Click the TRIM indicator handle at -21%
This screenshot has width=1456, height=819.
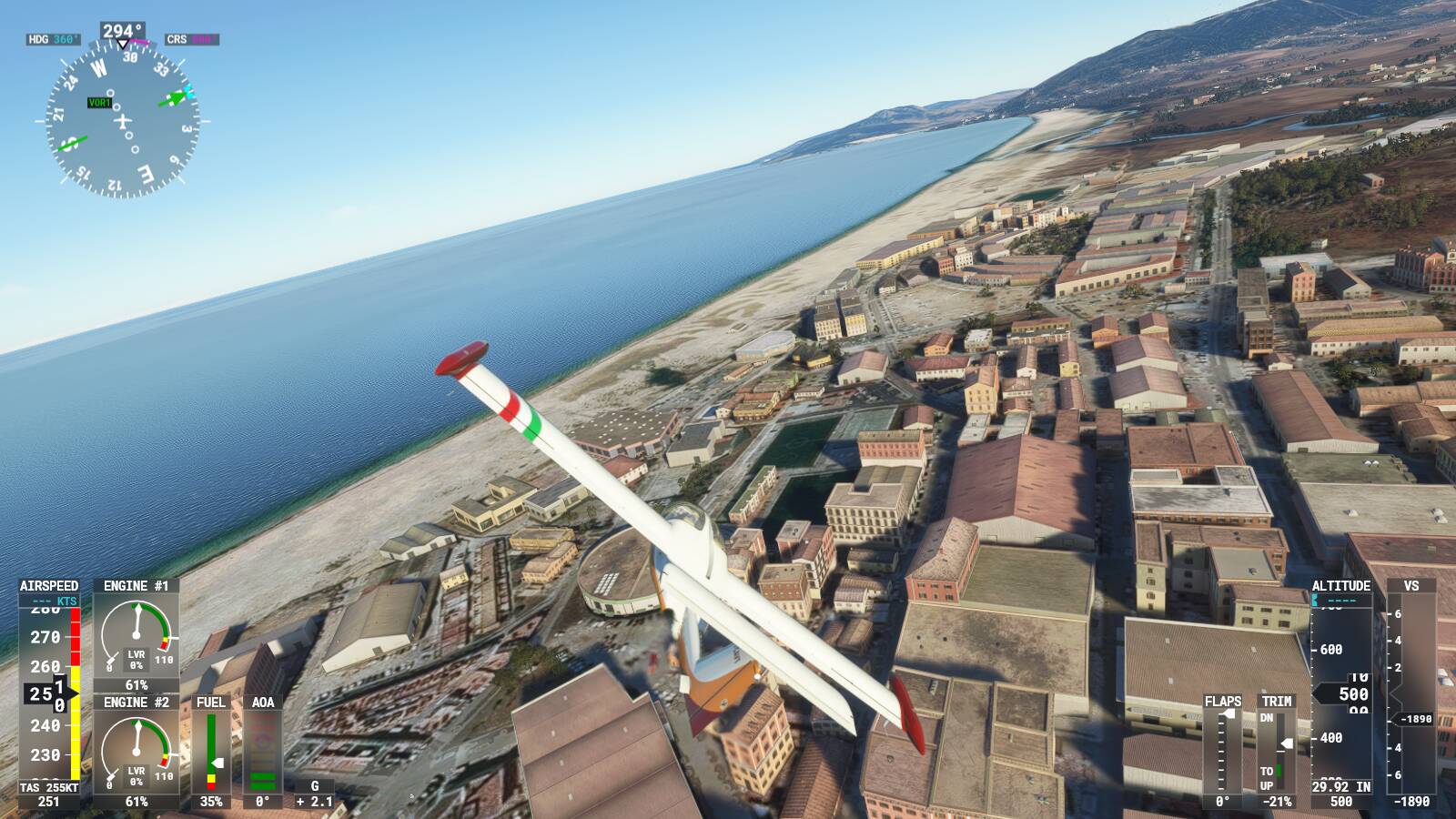tap(1285, 743)
